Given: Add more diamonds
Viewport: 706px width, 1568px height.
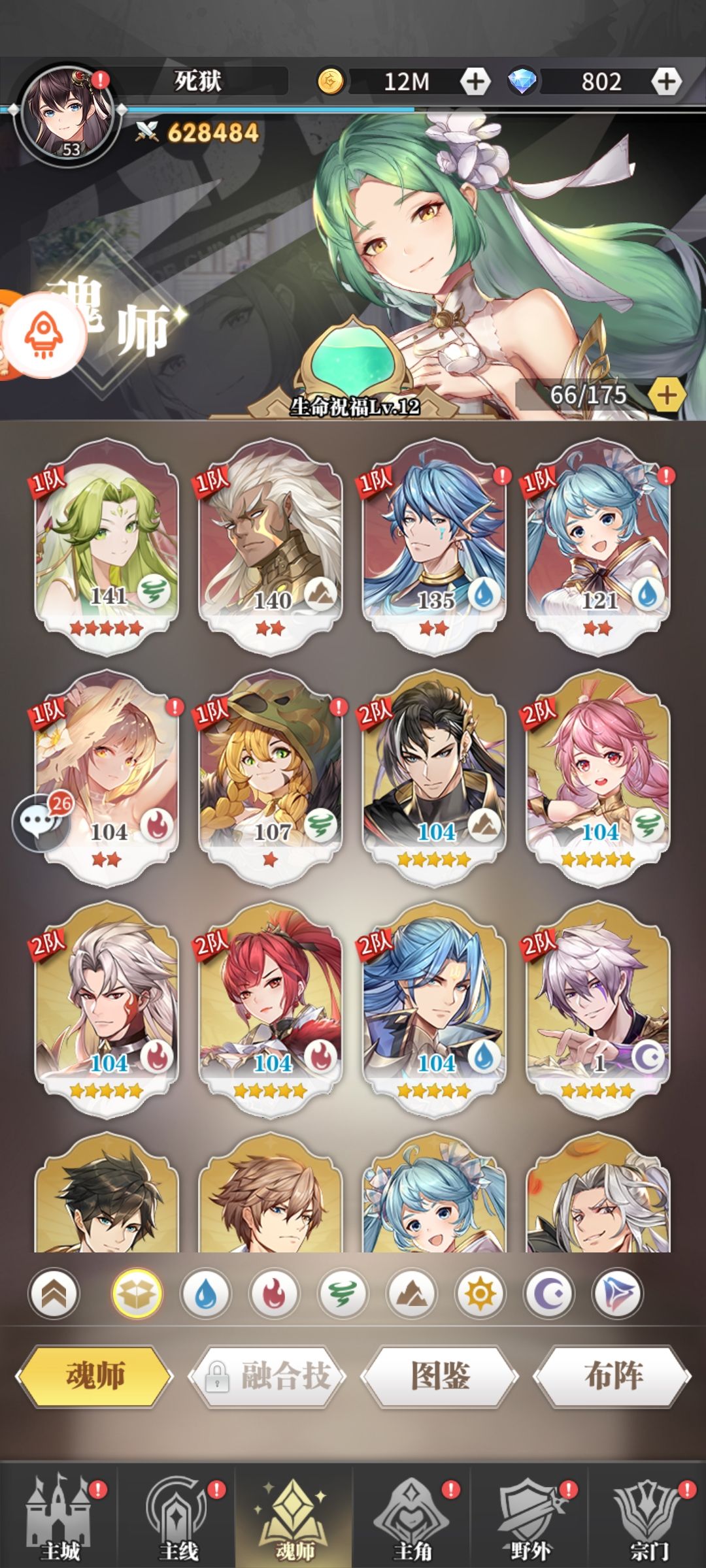Looking at the screenshot, I should point(666,82).
